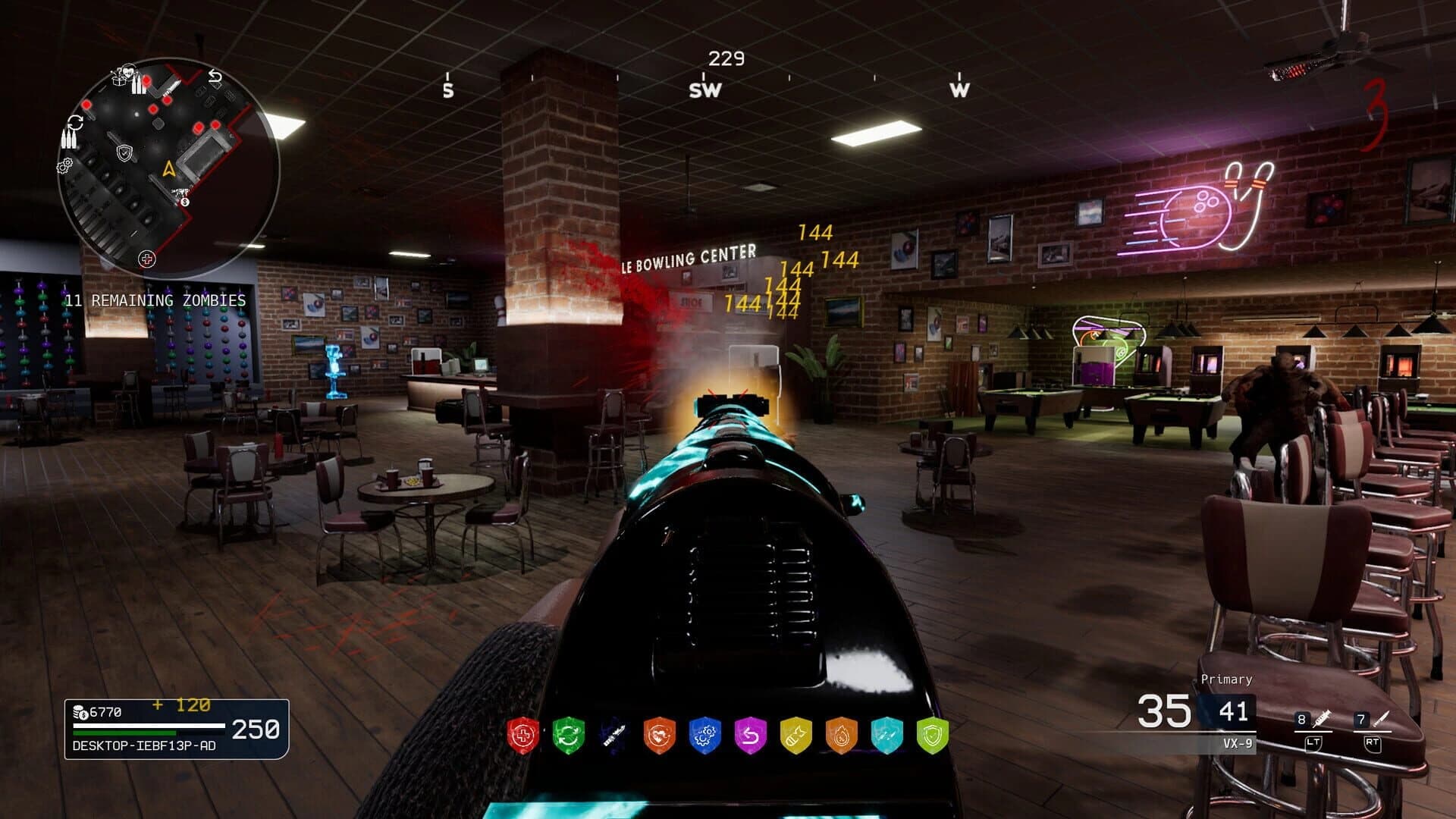Click the Mystery Box icon on the minimap
The width and height of the screenshot is (1456, 819).
120,81
